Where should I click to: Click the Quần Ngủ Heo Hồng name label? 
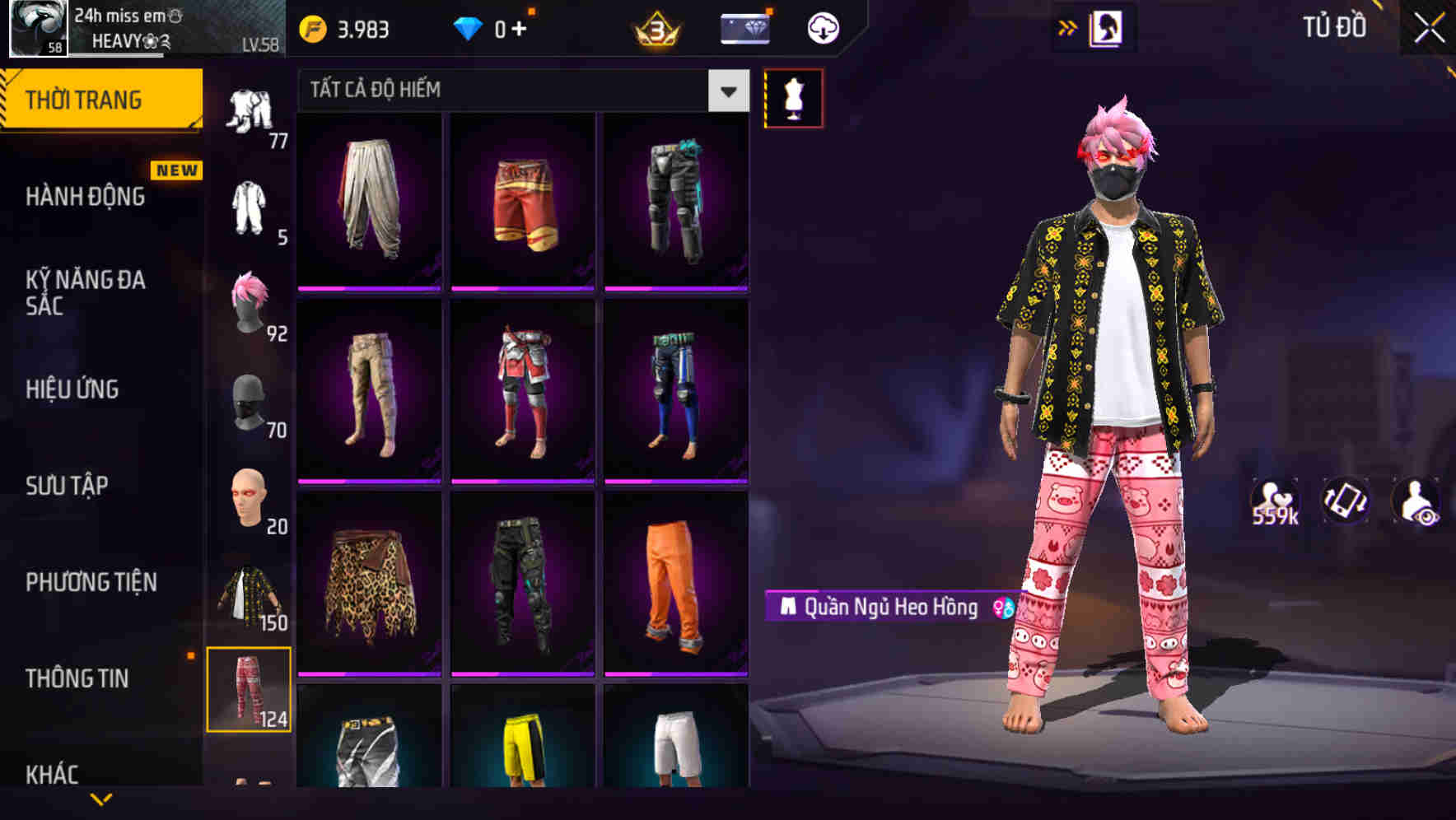(884, 609)
